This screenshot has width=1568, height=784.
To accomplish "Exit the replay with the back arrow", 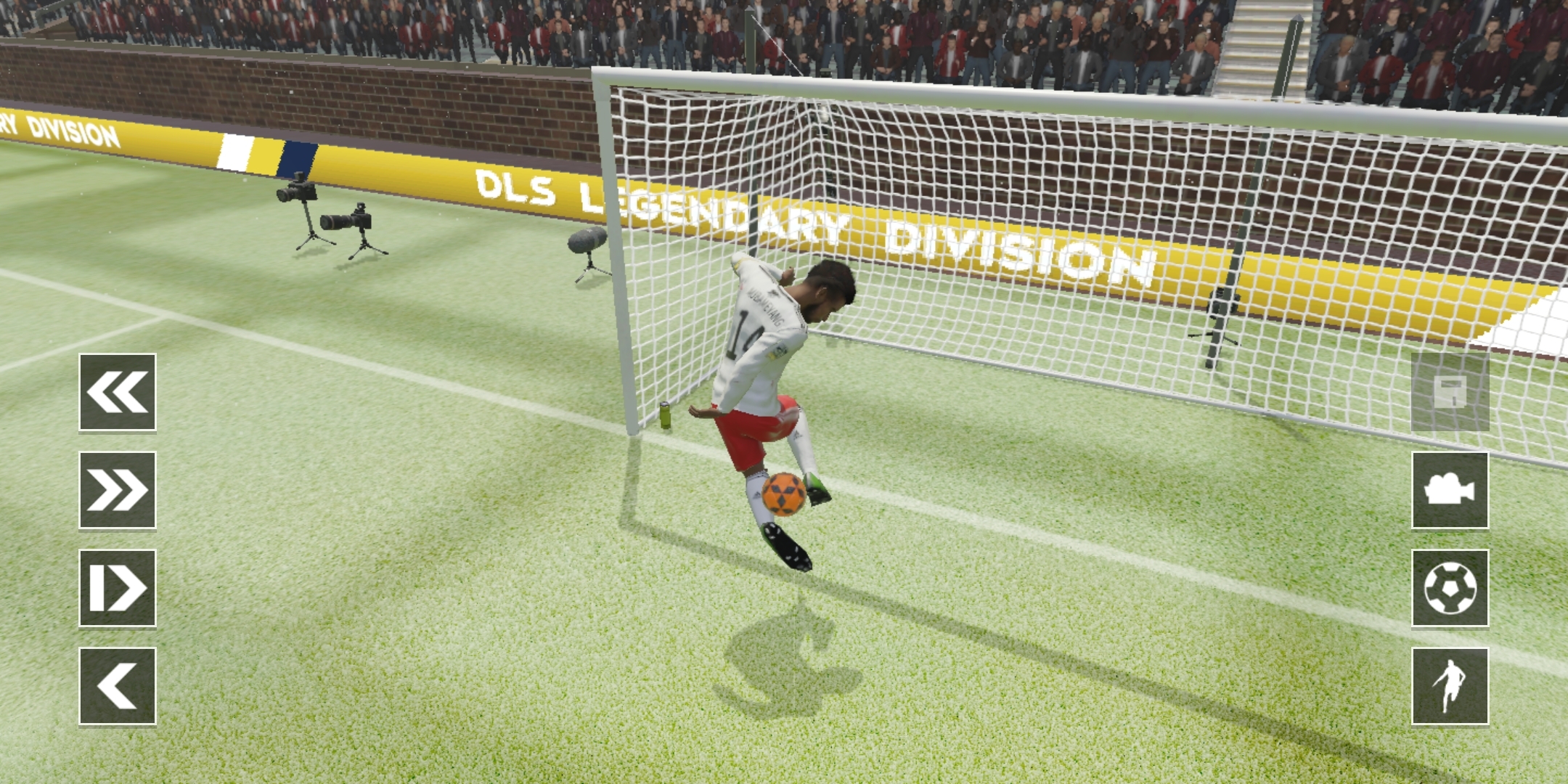I will 118,686.
